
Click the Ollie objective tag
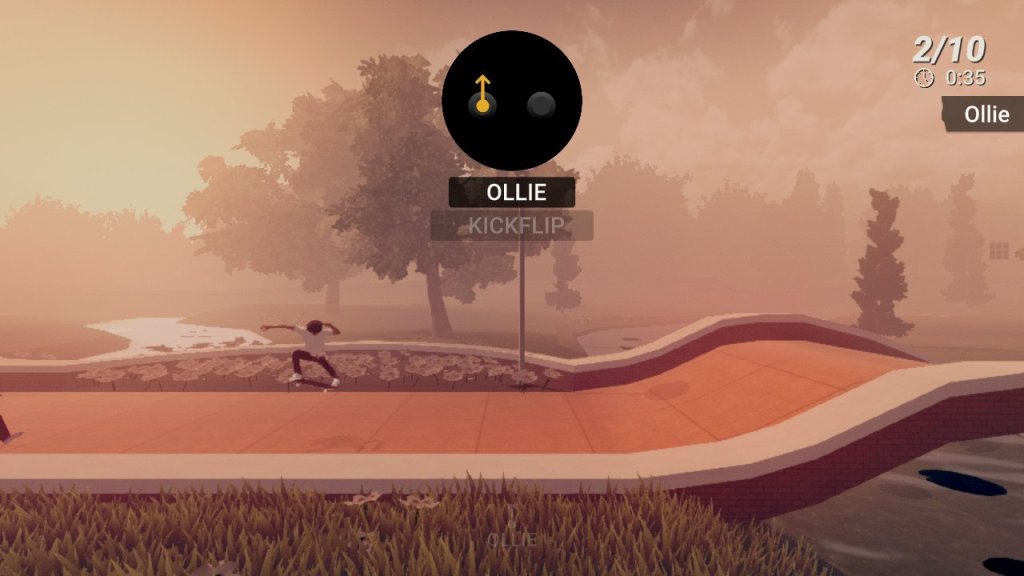(984, 114)
